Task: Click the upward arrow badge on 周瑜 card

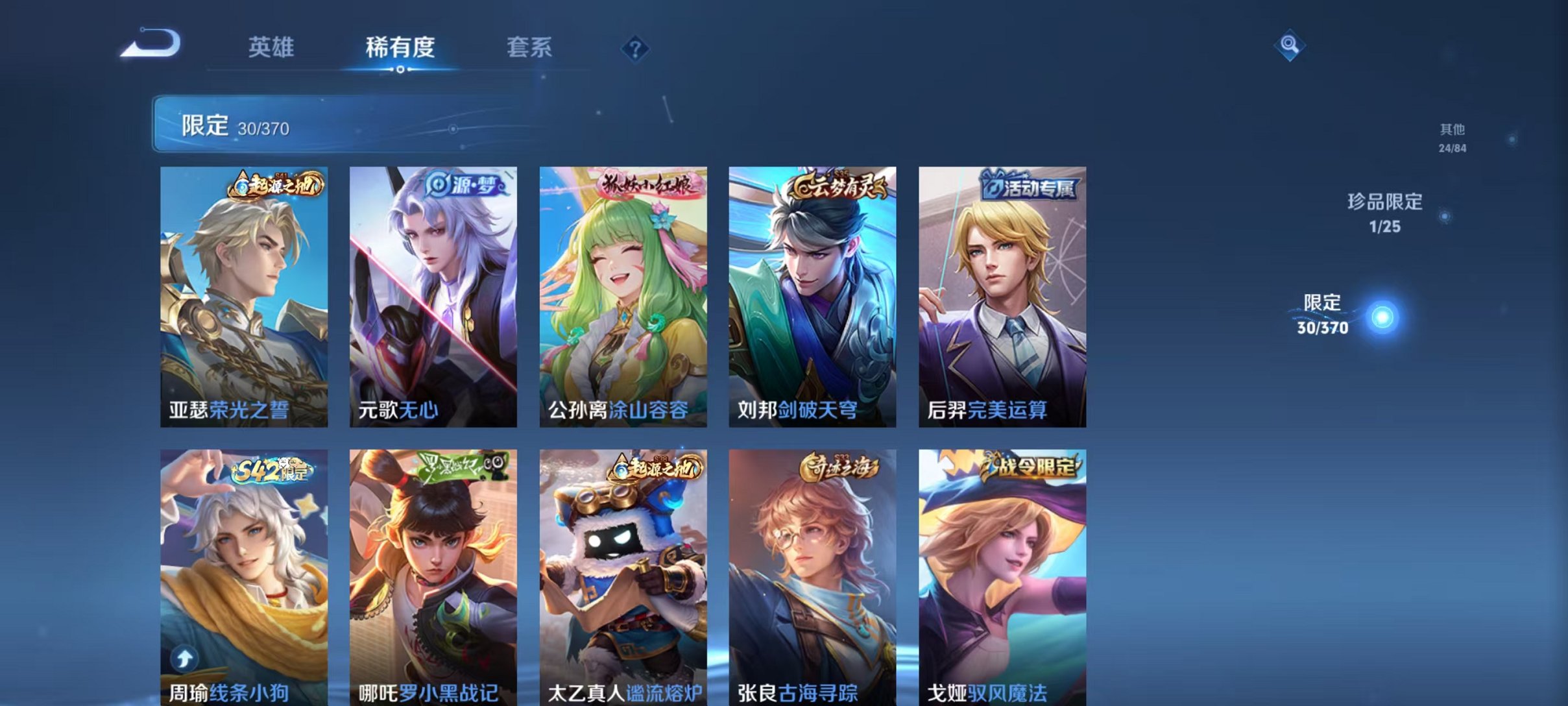Action: pyautogui.click(x=184, y=657)
